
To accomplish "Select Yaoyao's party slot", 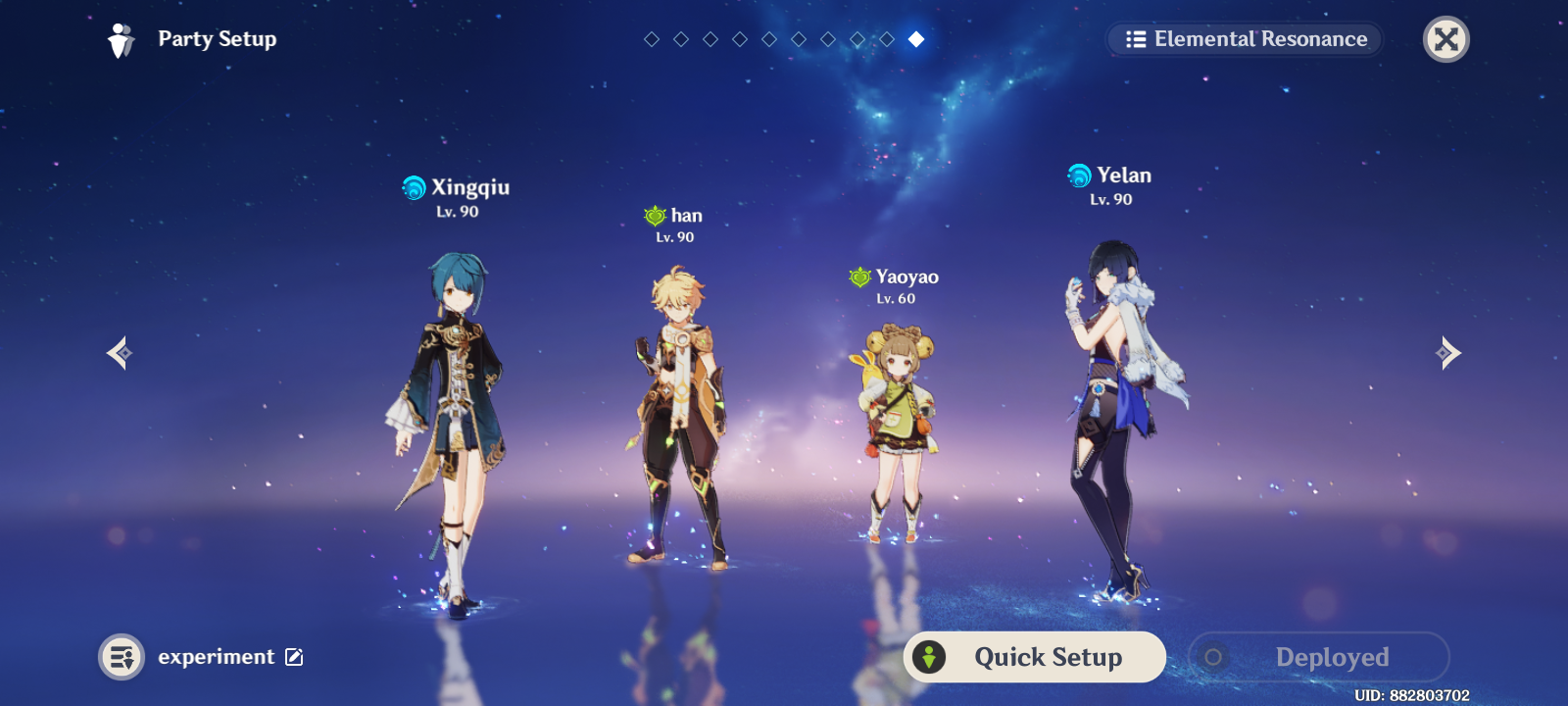I will click(x=895, y=431).
